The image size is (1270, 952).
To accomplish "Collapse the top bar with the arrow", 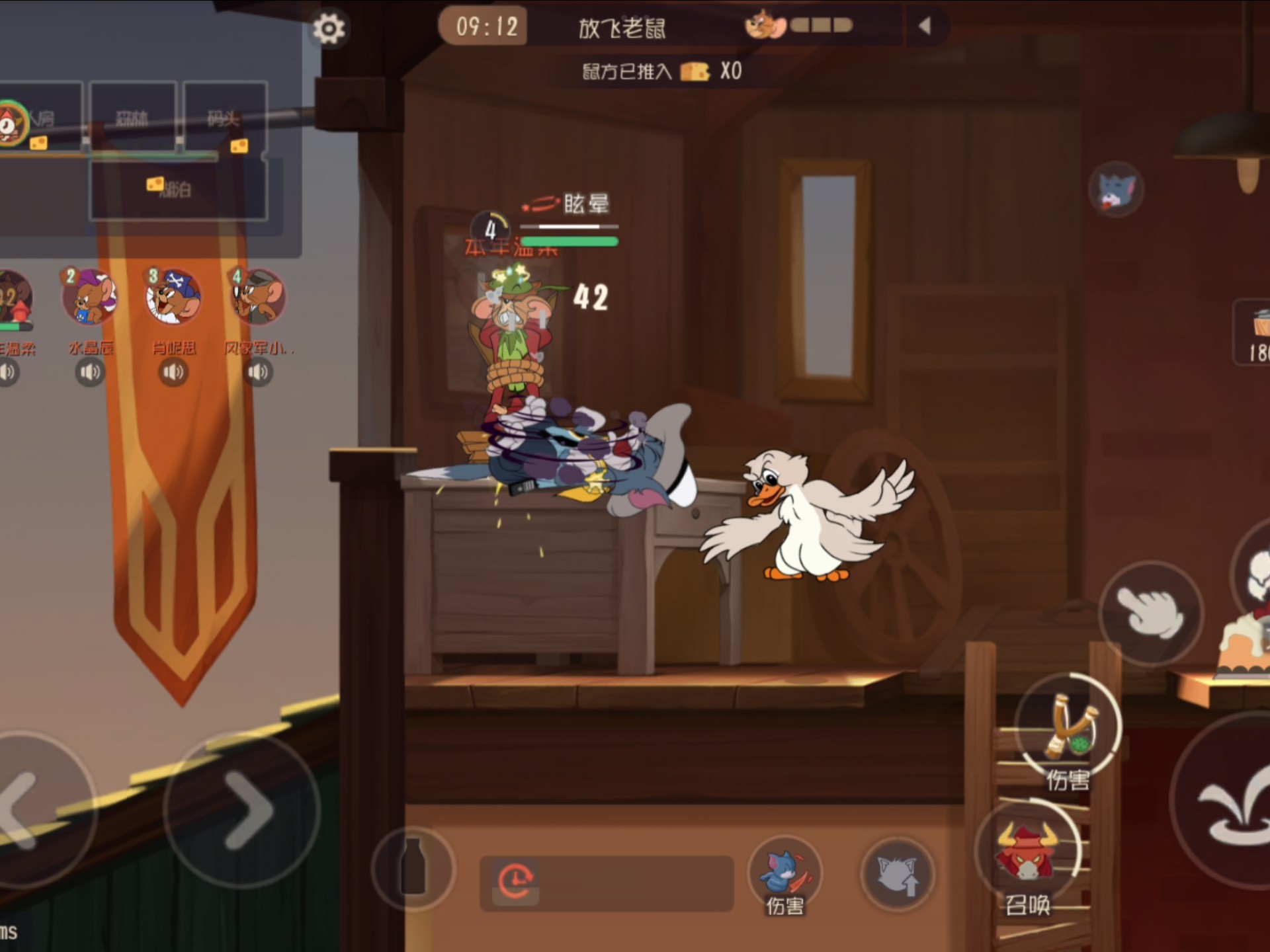I will coord(925,26).
